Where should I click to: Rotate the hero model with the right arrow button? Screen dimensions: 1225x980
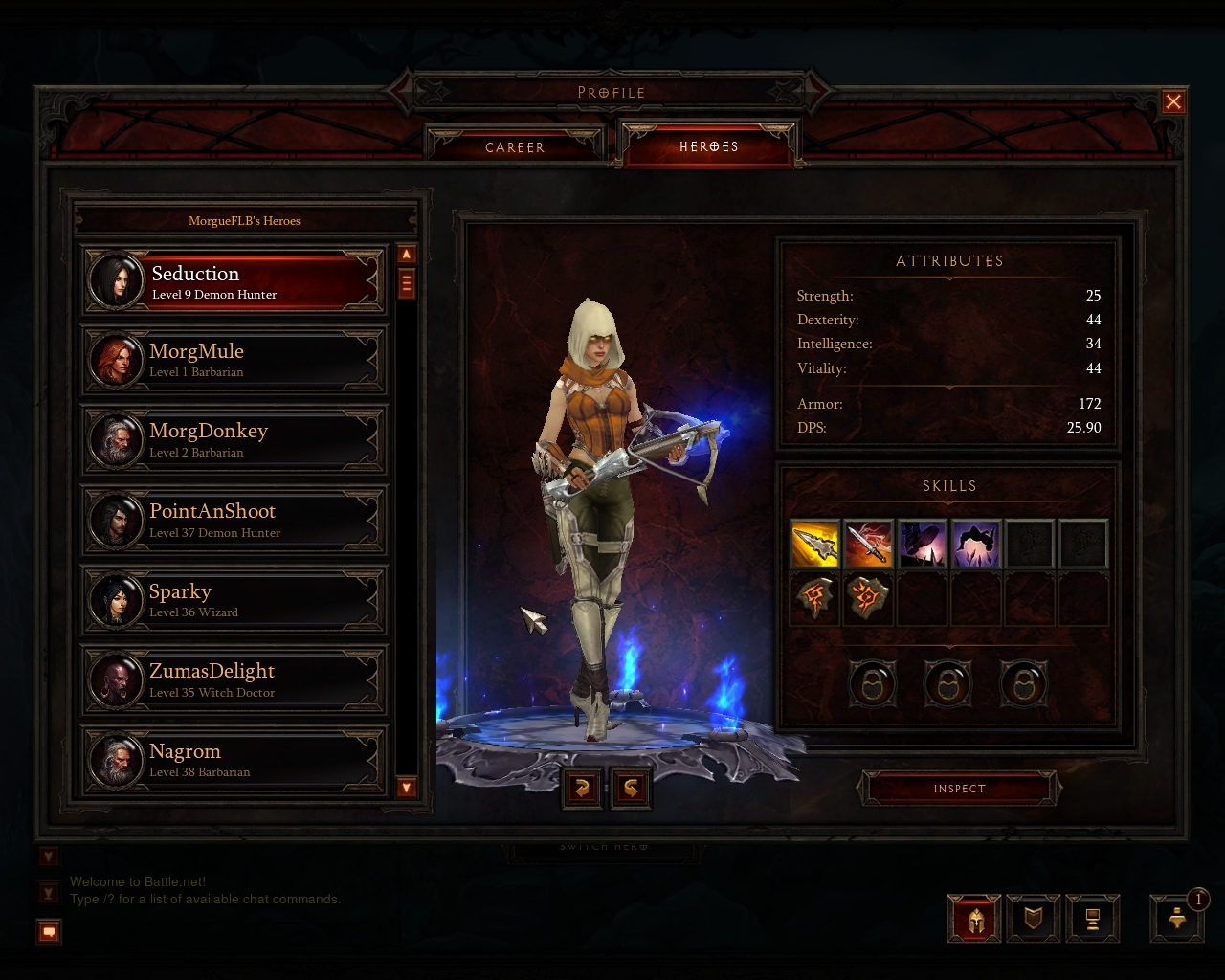coord(632,788)
